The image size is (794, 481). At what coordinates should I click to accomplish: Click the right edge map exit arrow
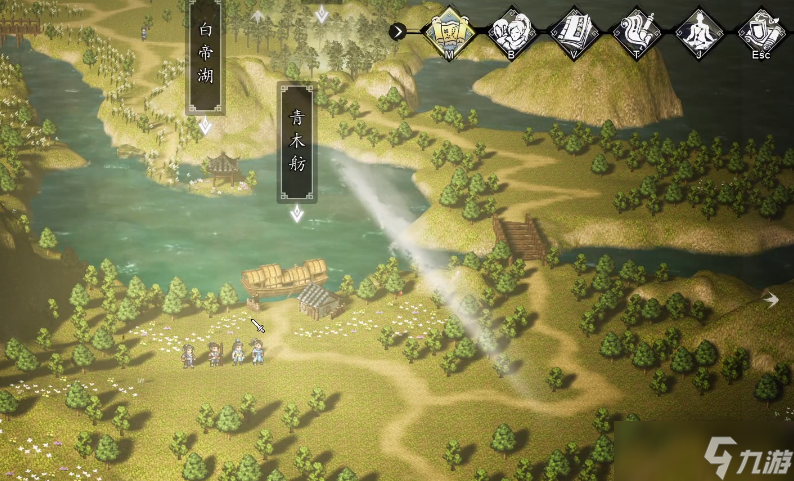pyautogui.click(x=771, y=298)
